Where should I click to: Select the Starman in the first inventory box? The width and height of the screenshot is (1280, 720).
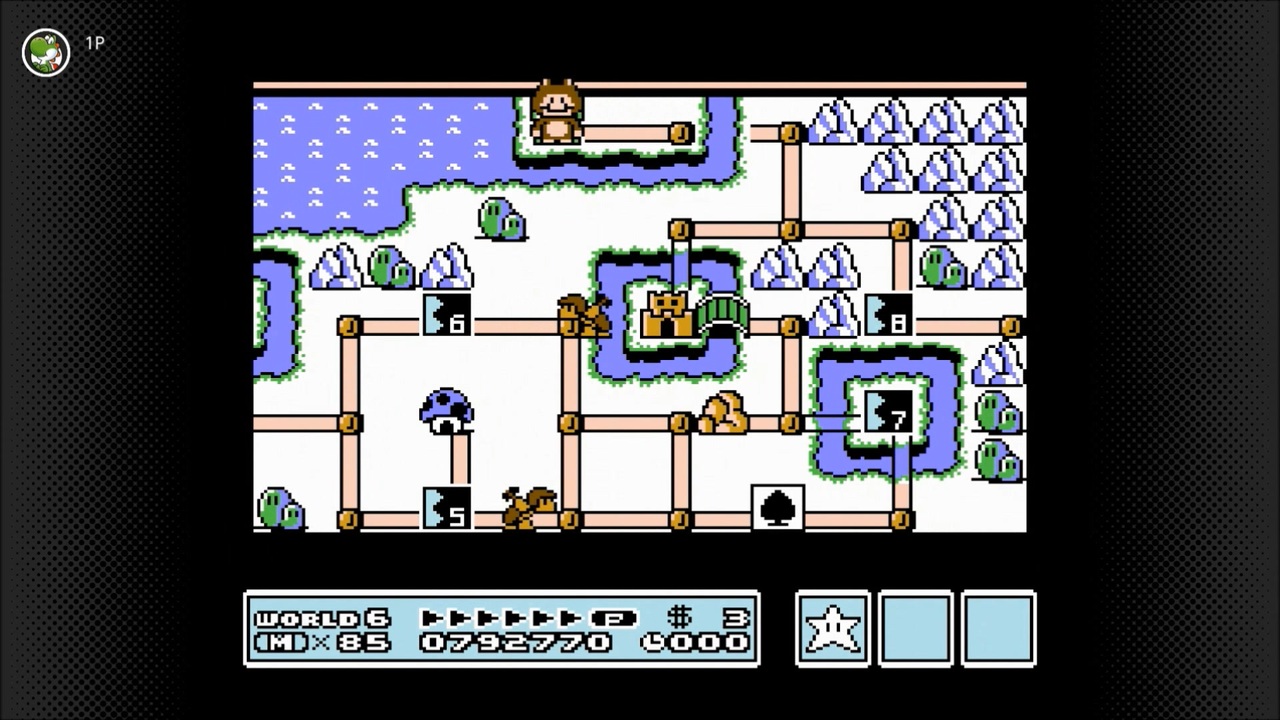pyautogui.click(x=832, y=628)
